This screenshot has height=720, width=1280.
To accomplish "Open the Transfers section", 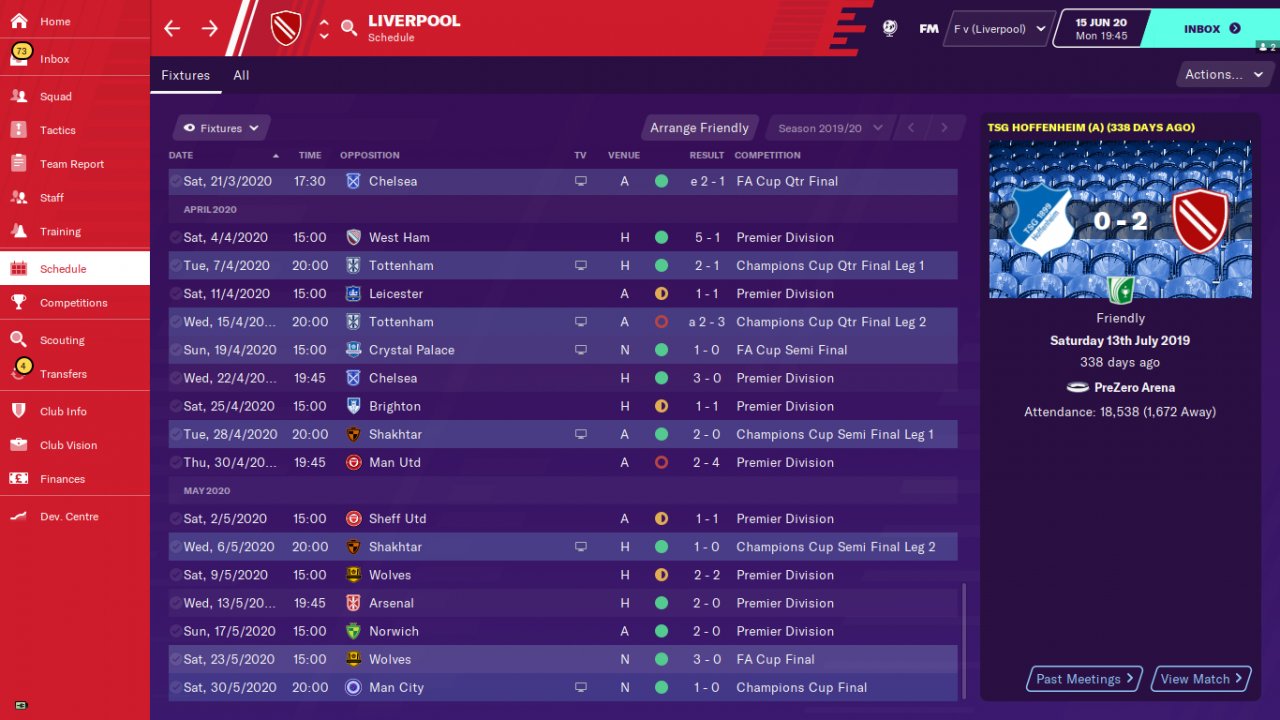I will pos(63,374).
